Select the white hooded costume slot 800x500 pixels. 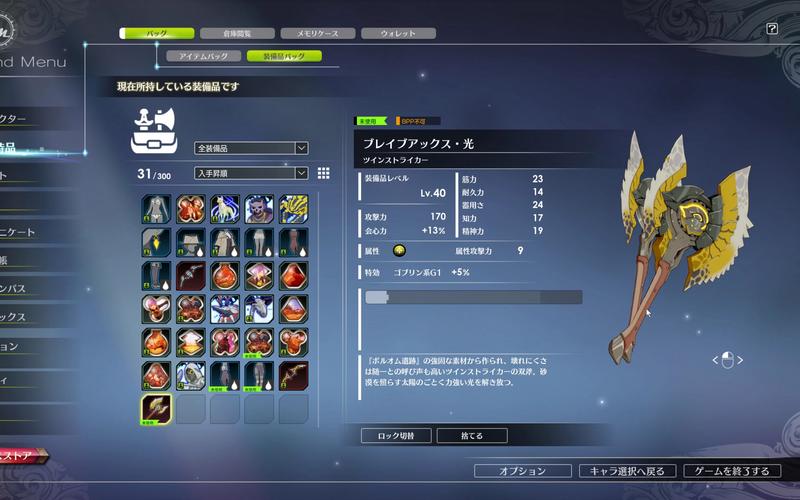[191, 375]
